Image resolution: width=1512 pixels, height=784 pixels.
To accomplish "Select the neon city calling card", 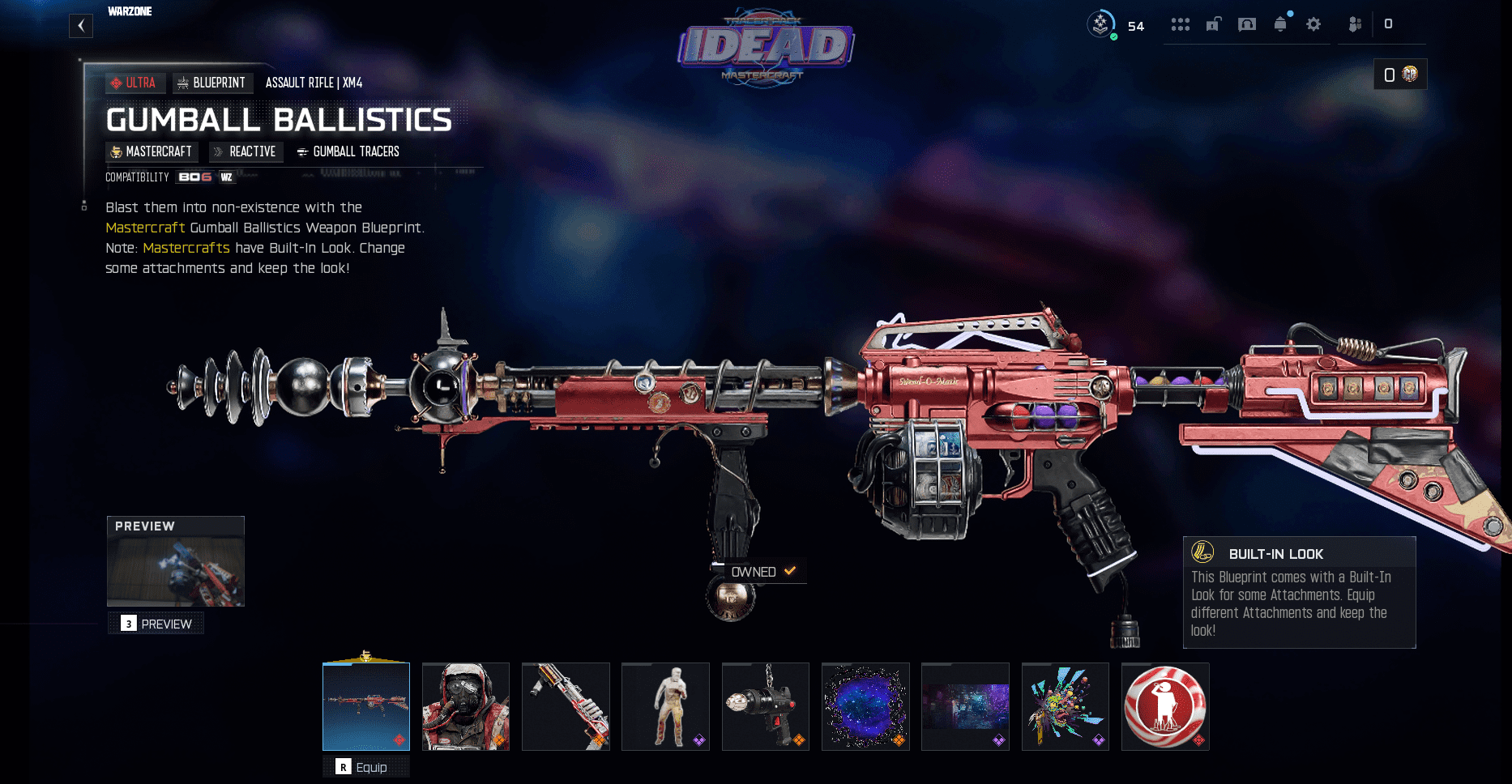I will 965,706.
